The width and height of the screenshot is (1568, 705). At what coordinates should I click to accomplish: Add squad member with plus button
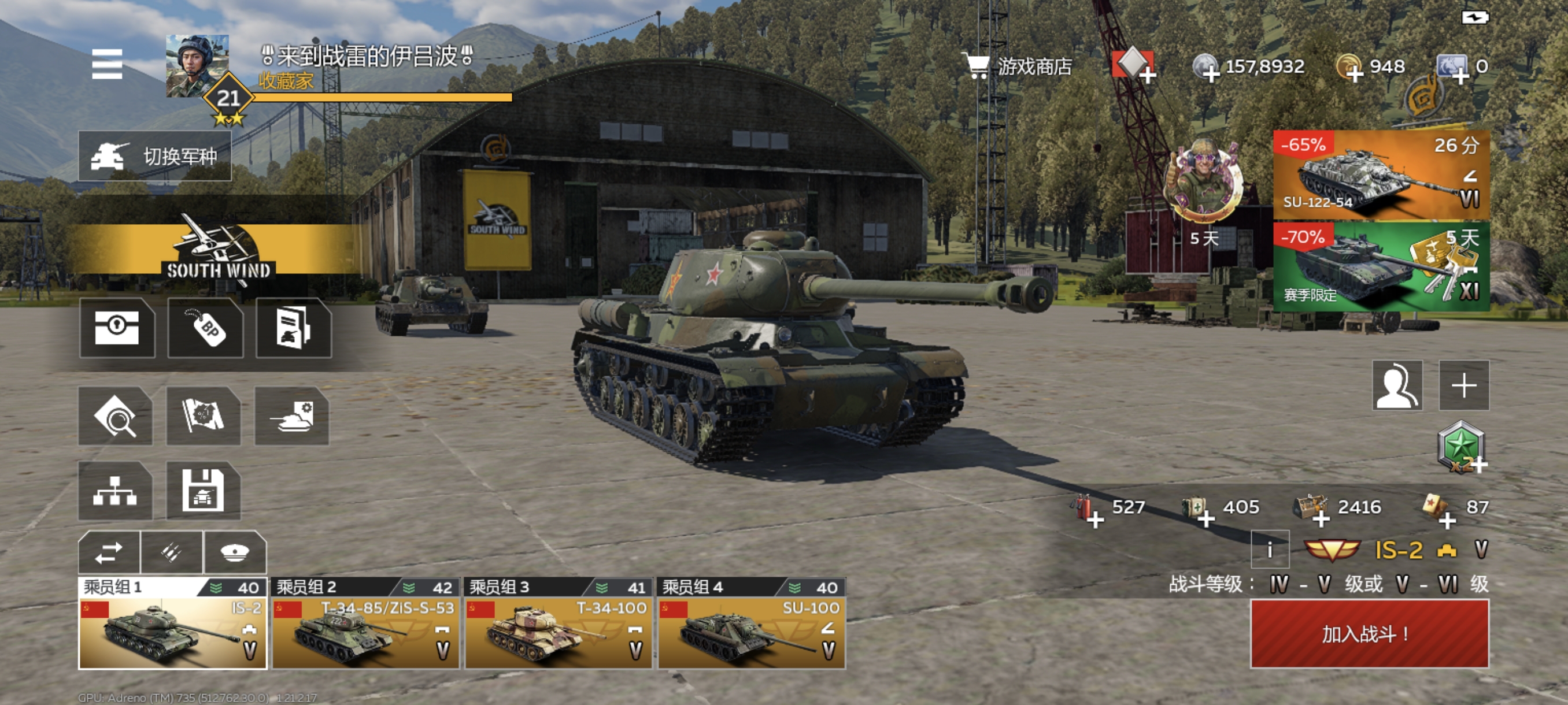[1464, 385]
